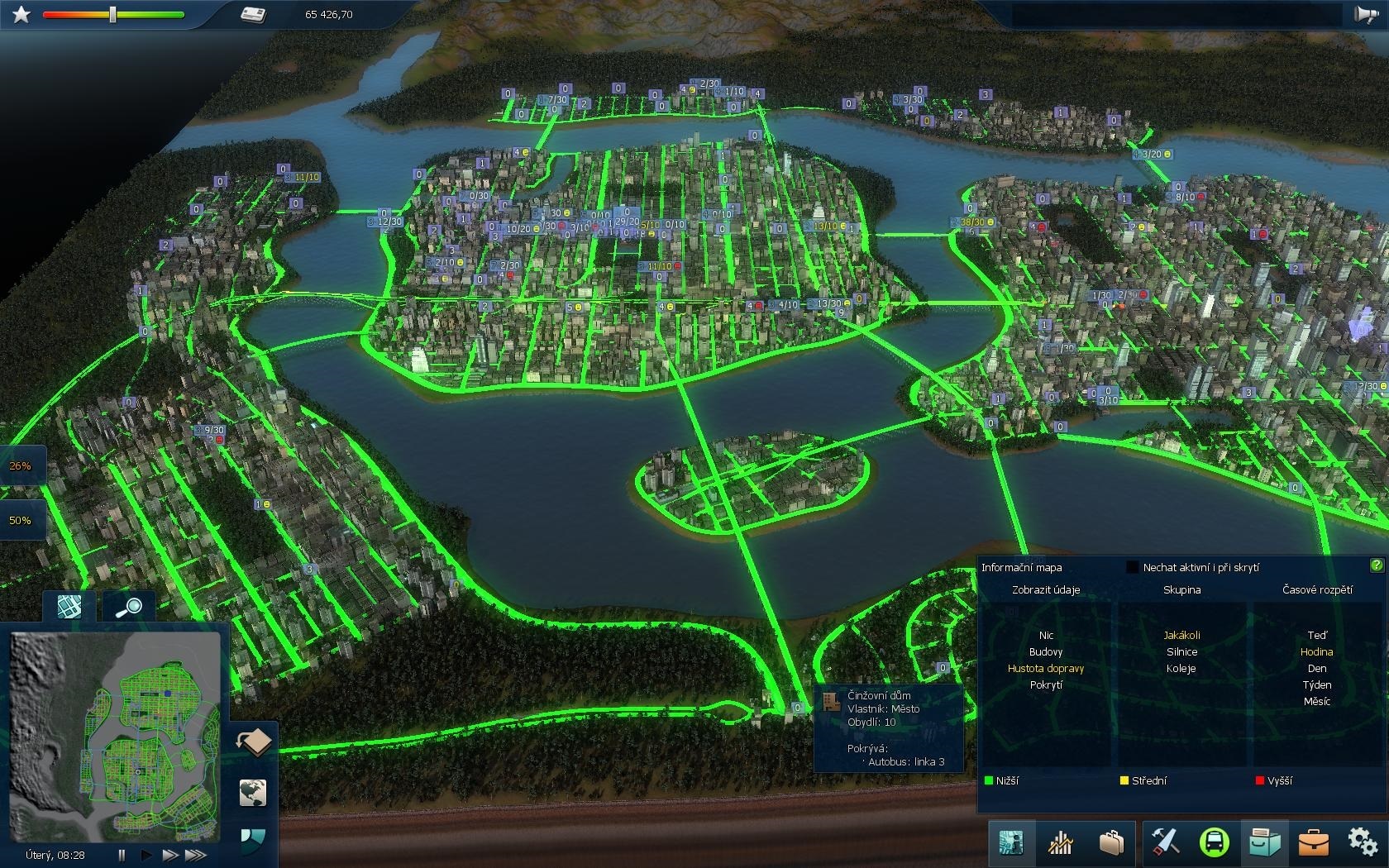Screen dimensions: 1389x868
Task: Open the gears settings menu
Action: click(x=1363, y=842)
